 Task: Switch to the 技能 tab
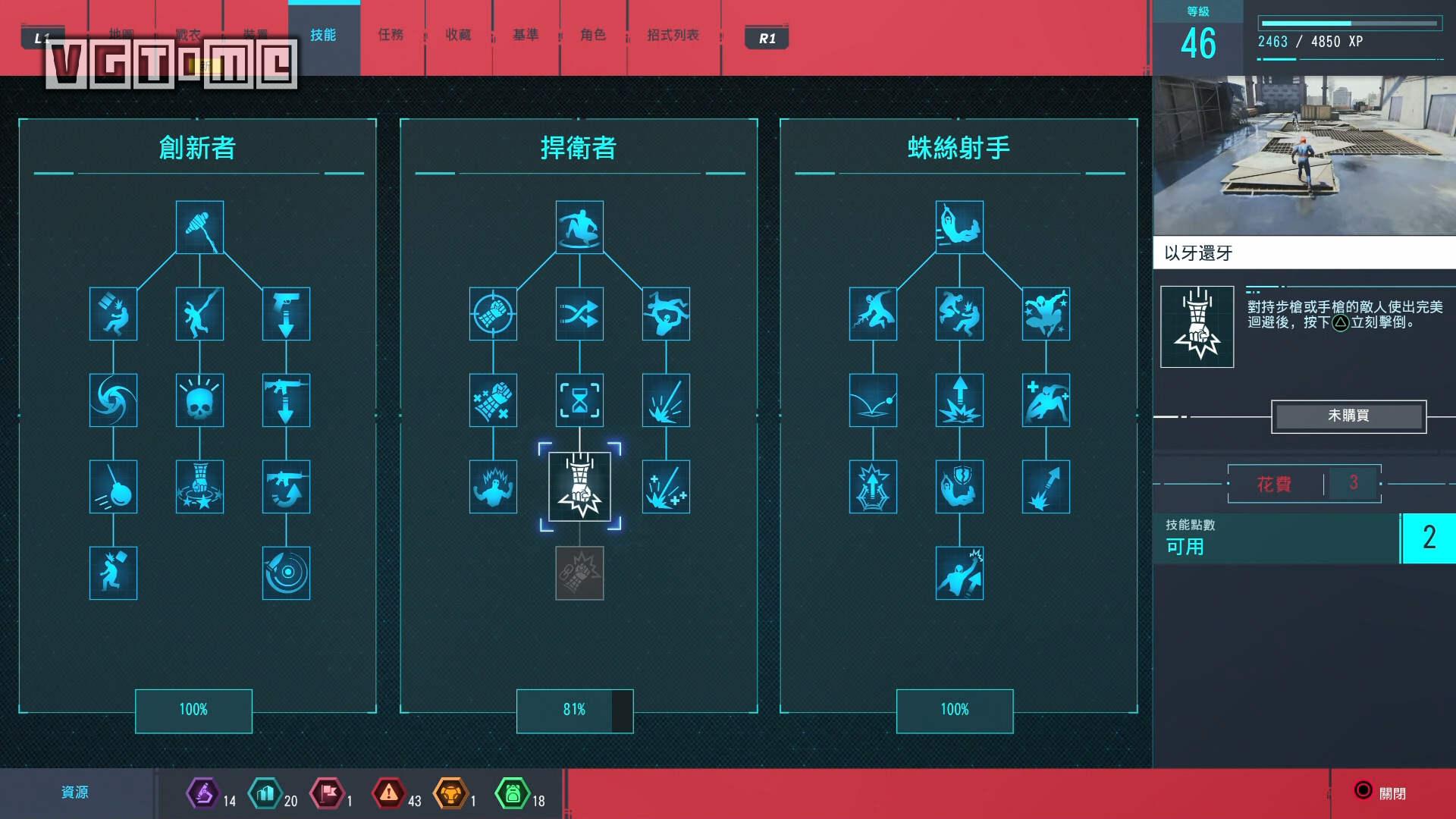point(323,35)
